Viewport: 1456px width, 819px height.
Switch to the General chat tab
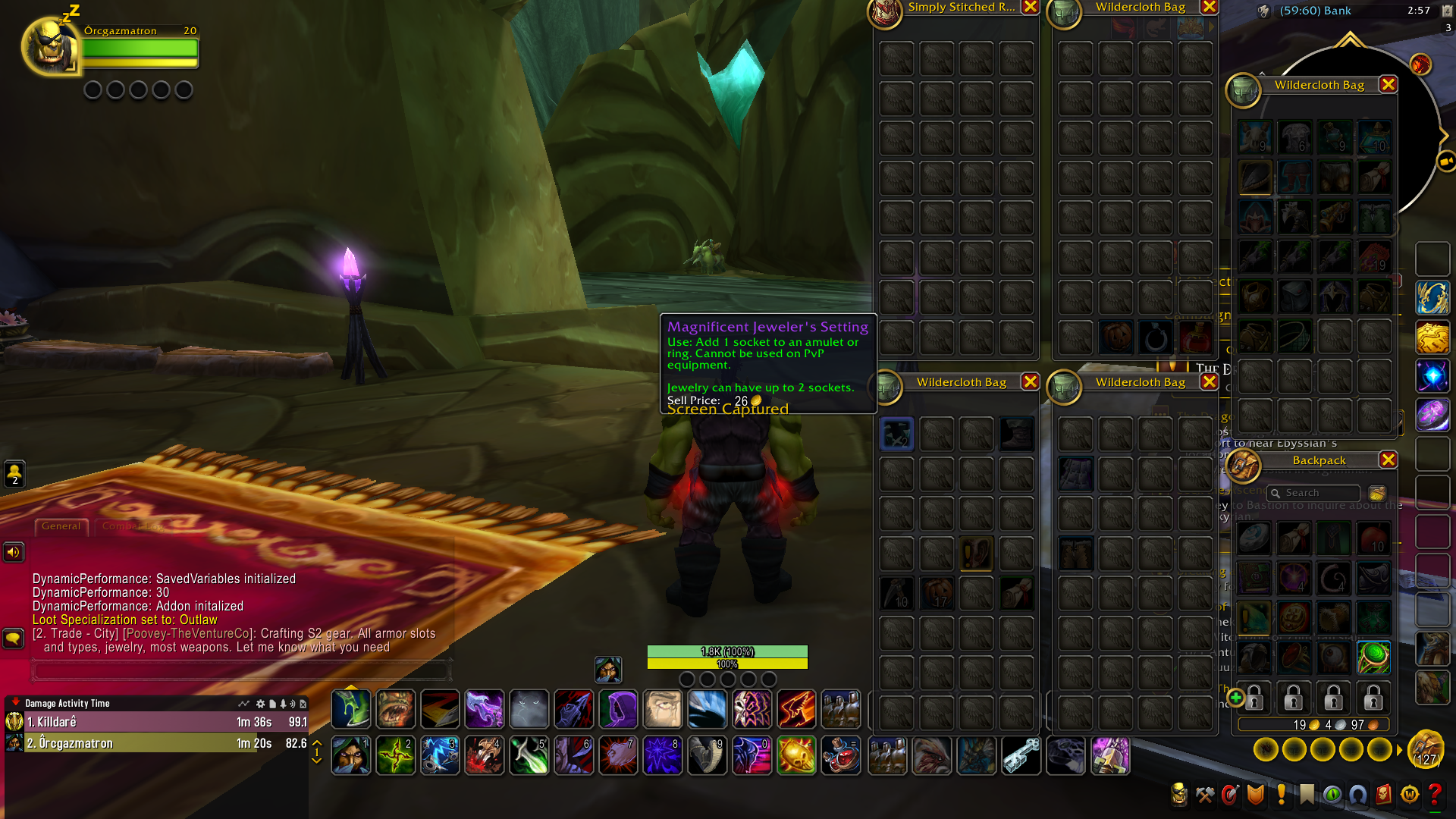pyautogui.click(x=61, y=526)
